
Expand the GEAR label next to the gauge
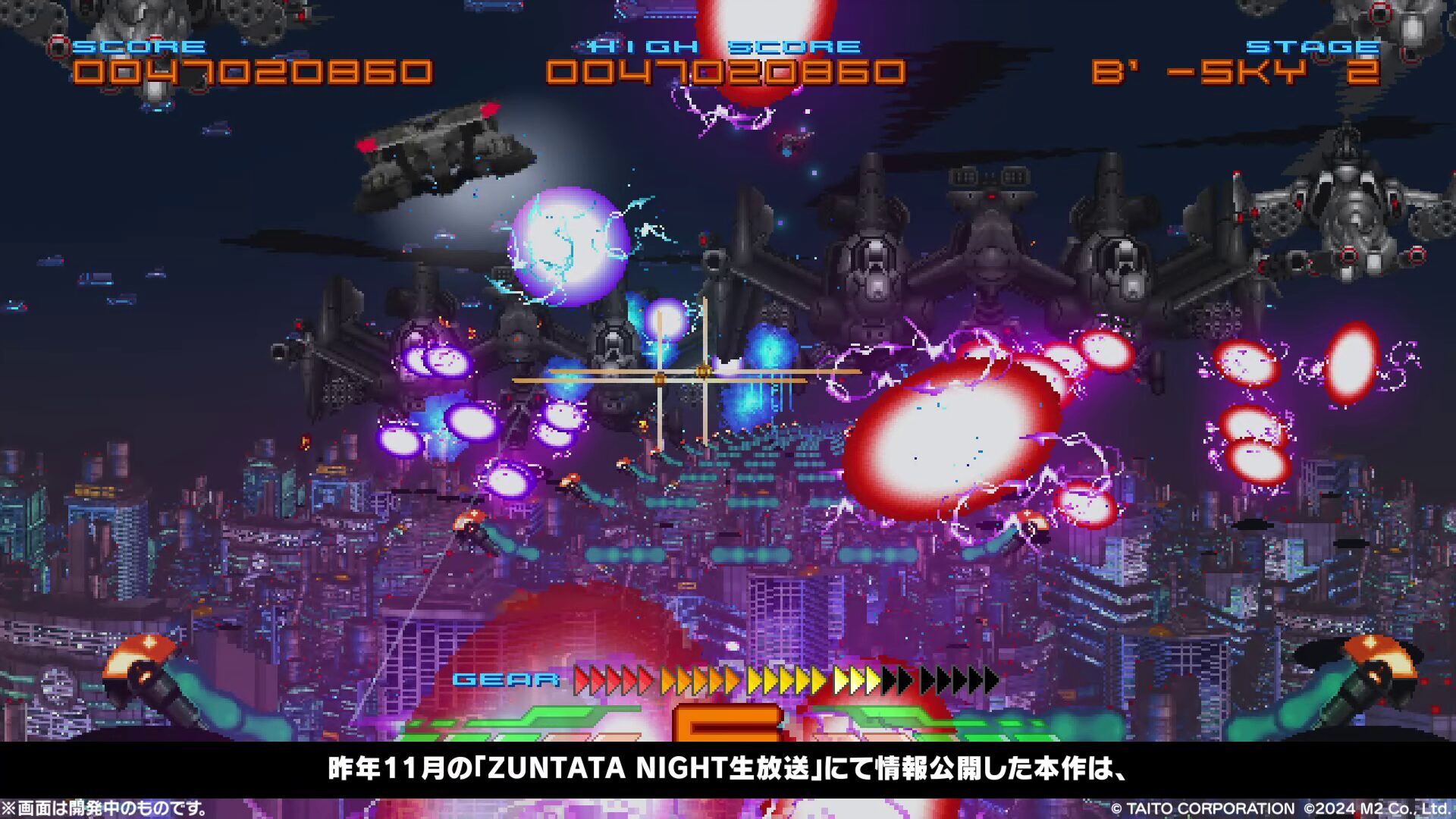pyautogui.click(x=507, y=679)
